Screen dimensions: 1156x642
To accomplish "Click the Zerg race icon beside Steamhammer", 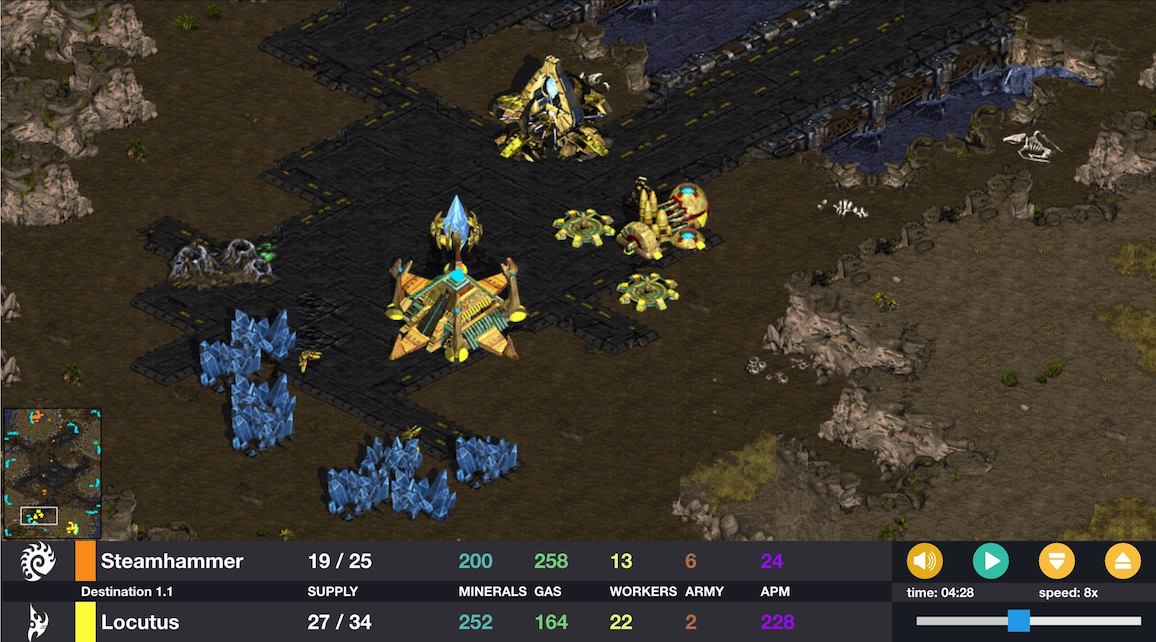I will pyautogui.click(x=36, y=561).
